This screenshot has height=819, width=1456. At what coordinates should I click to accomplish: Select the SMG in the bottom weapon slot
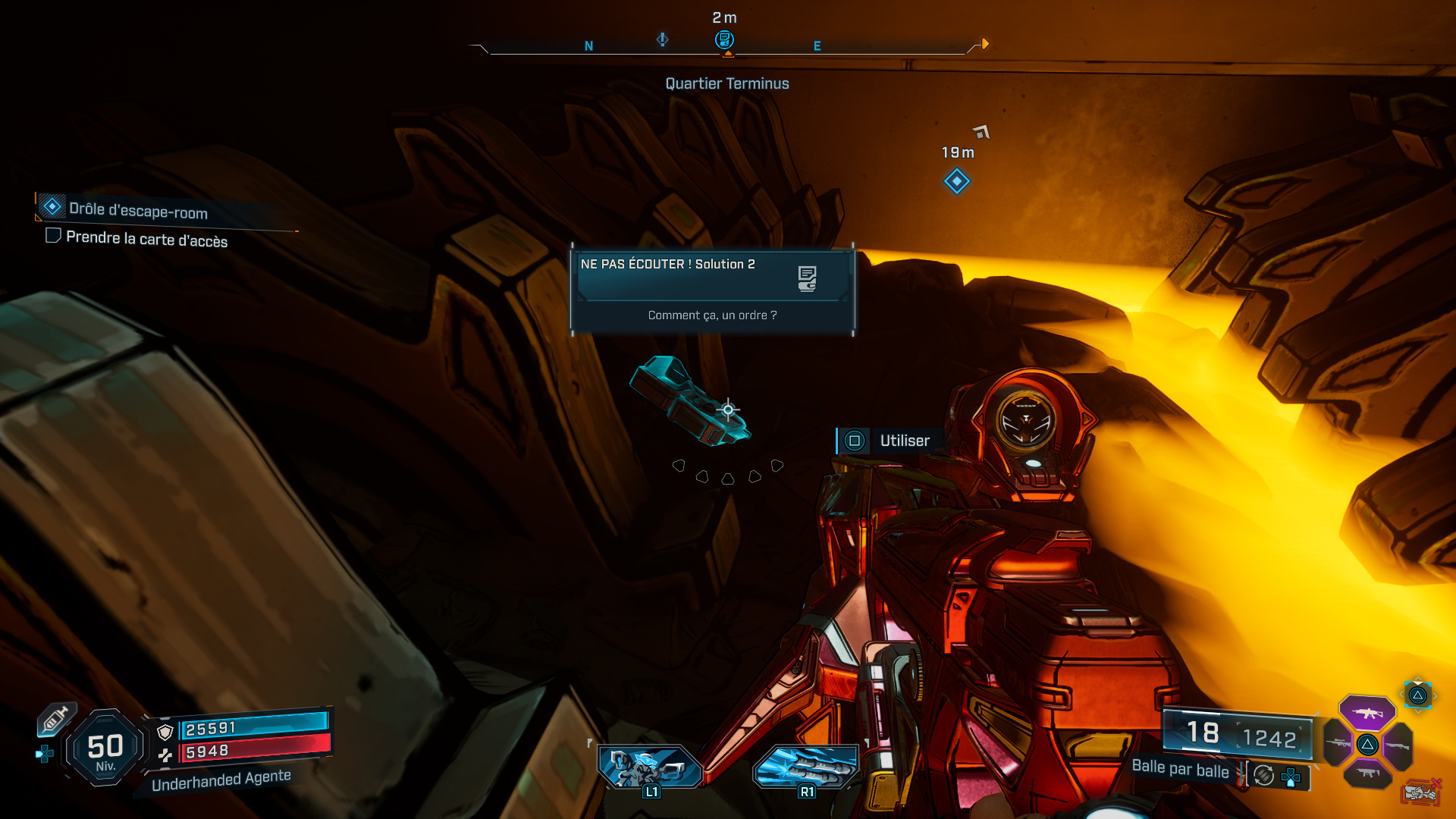coord(1369,773)
